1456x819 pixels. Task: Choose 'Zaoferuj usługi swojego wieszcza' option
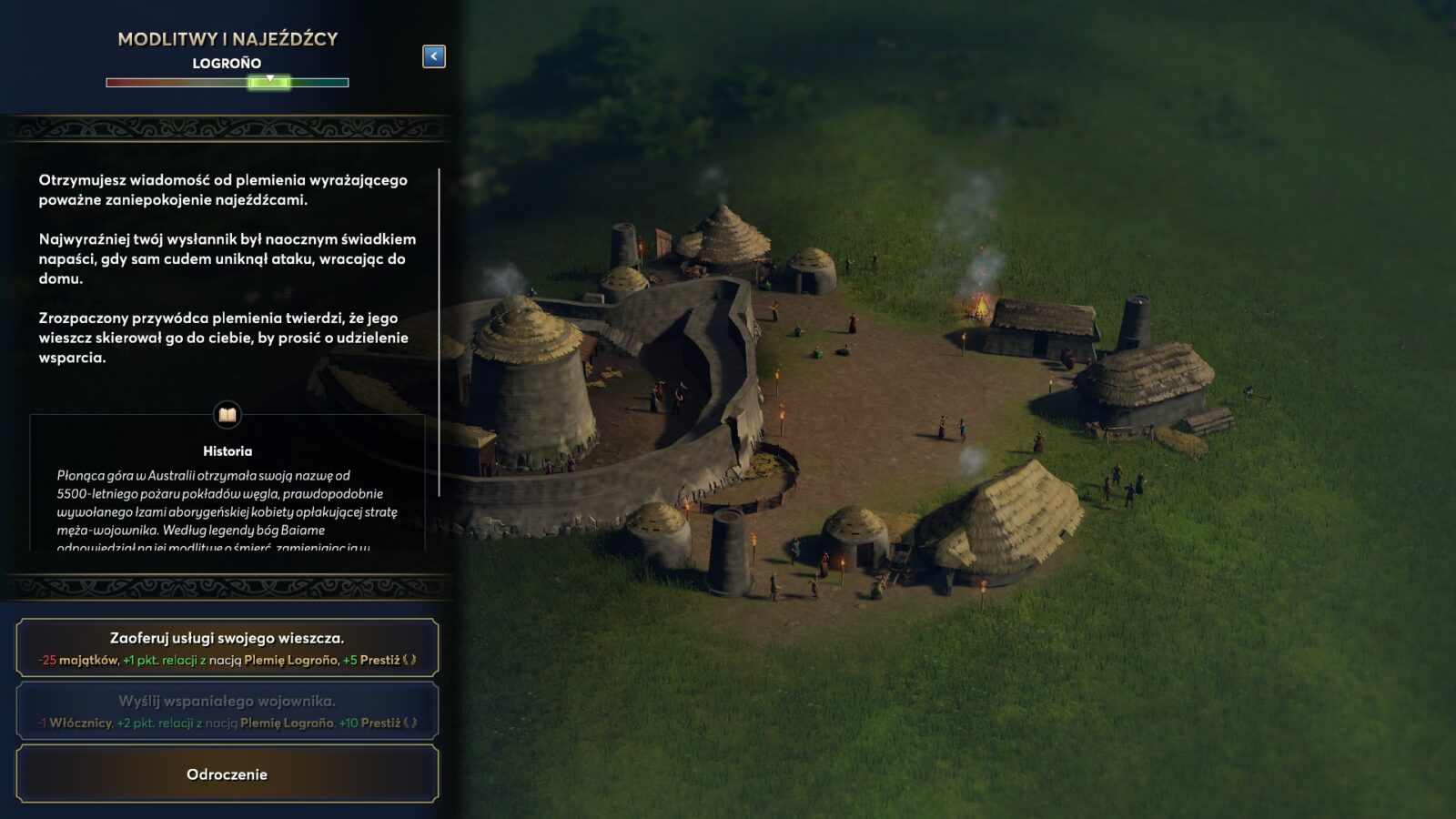click(227, 648)
